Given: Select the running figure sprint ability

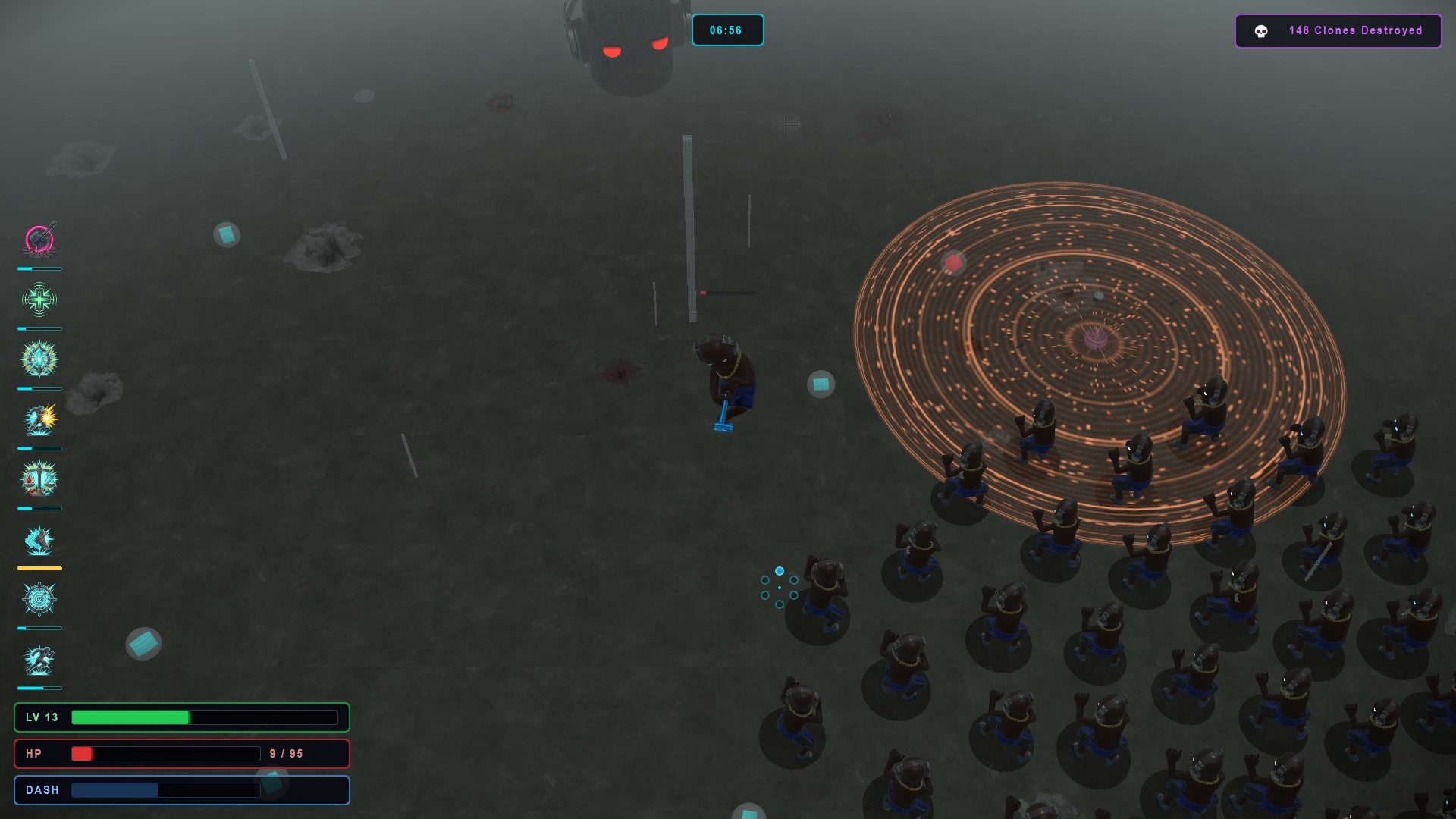Looking at the screenshot, I should pos(39,660).
